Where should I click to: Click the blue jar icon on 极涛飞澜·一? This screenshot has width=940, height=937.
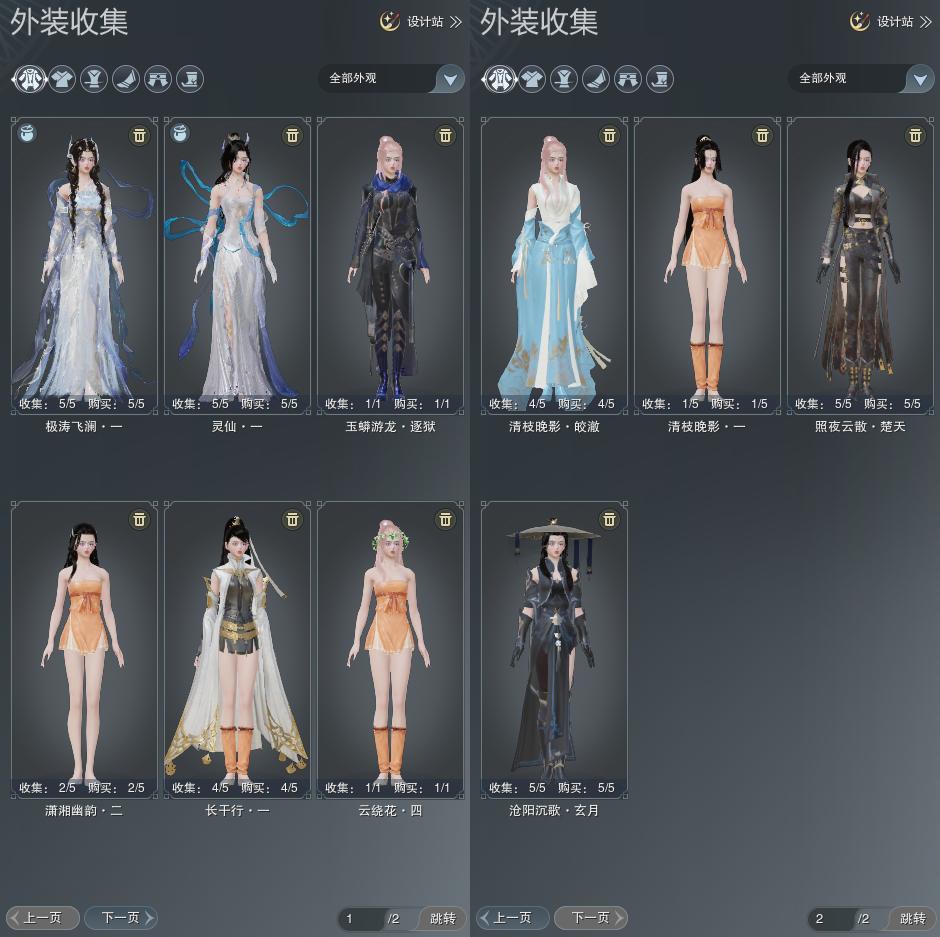point(28,132)
